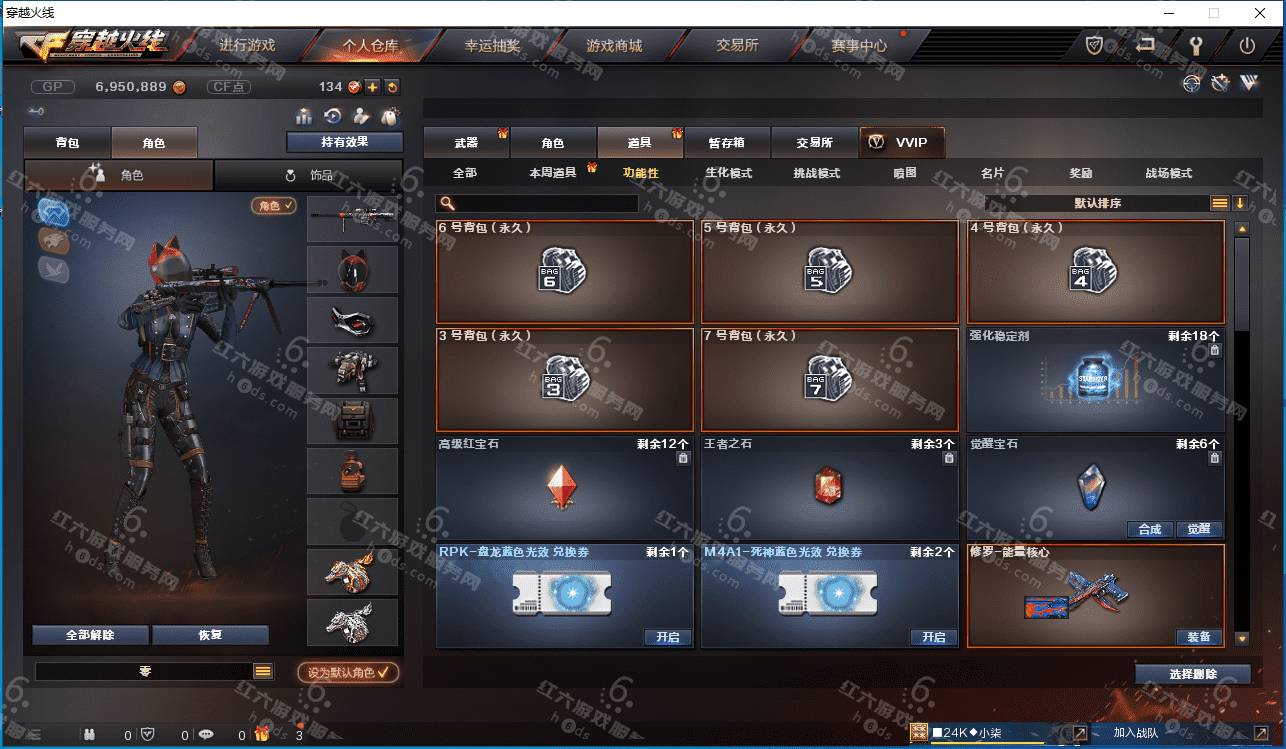Equip the 修罗-能量核心 item
Viewport: 1286px width, 749px height.
click(1198, 637)
